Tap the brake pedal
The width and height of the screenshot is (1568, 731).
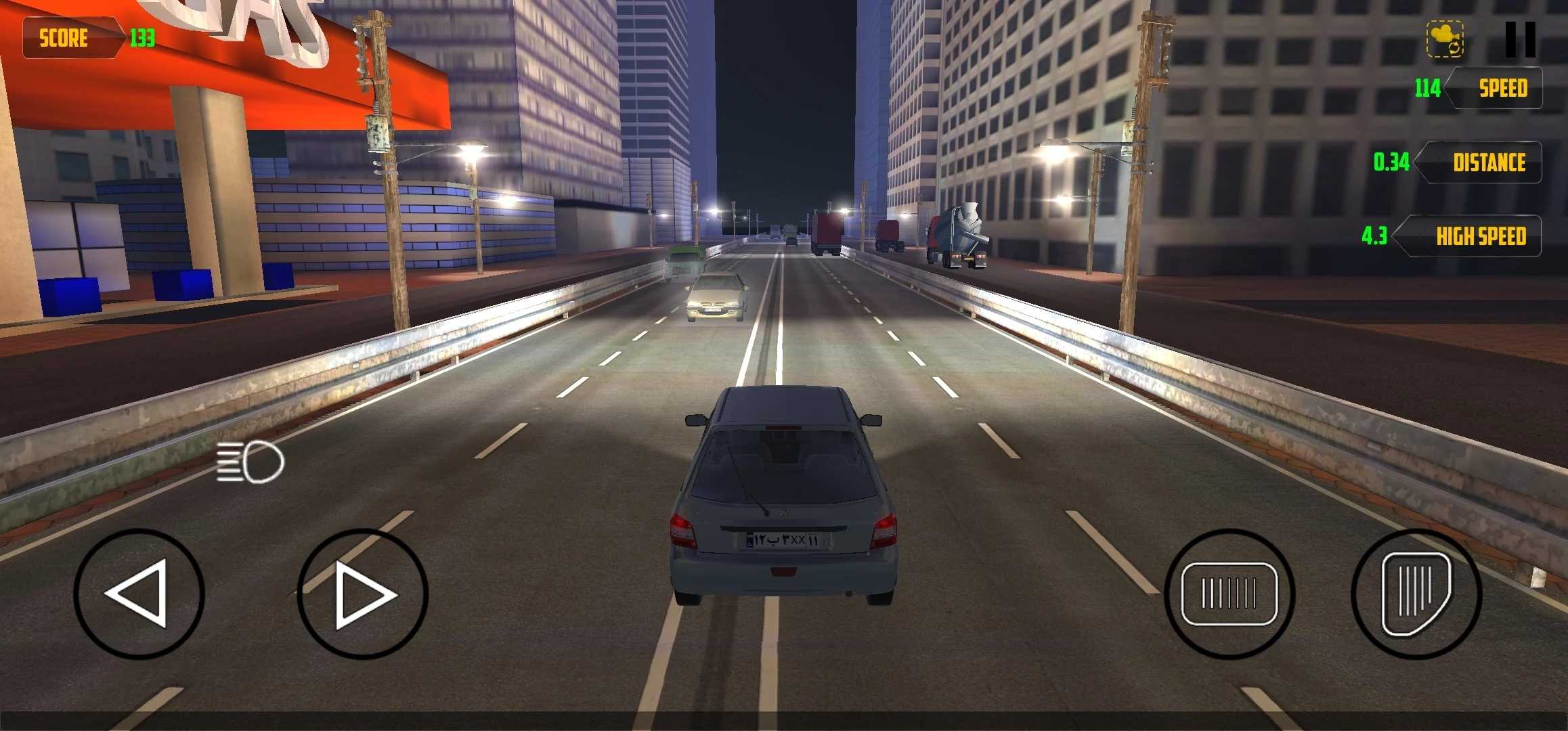1229,594
